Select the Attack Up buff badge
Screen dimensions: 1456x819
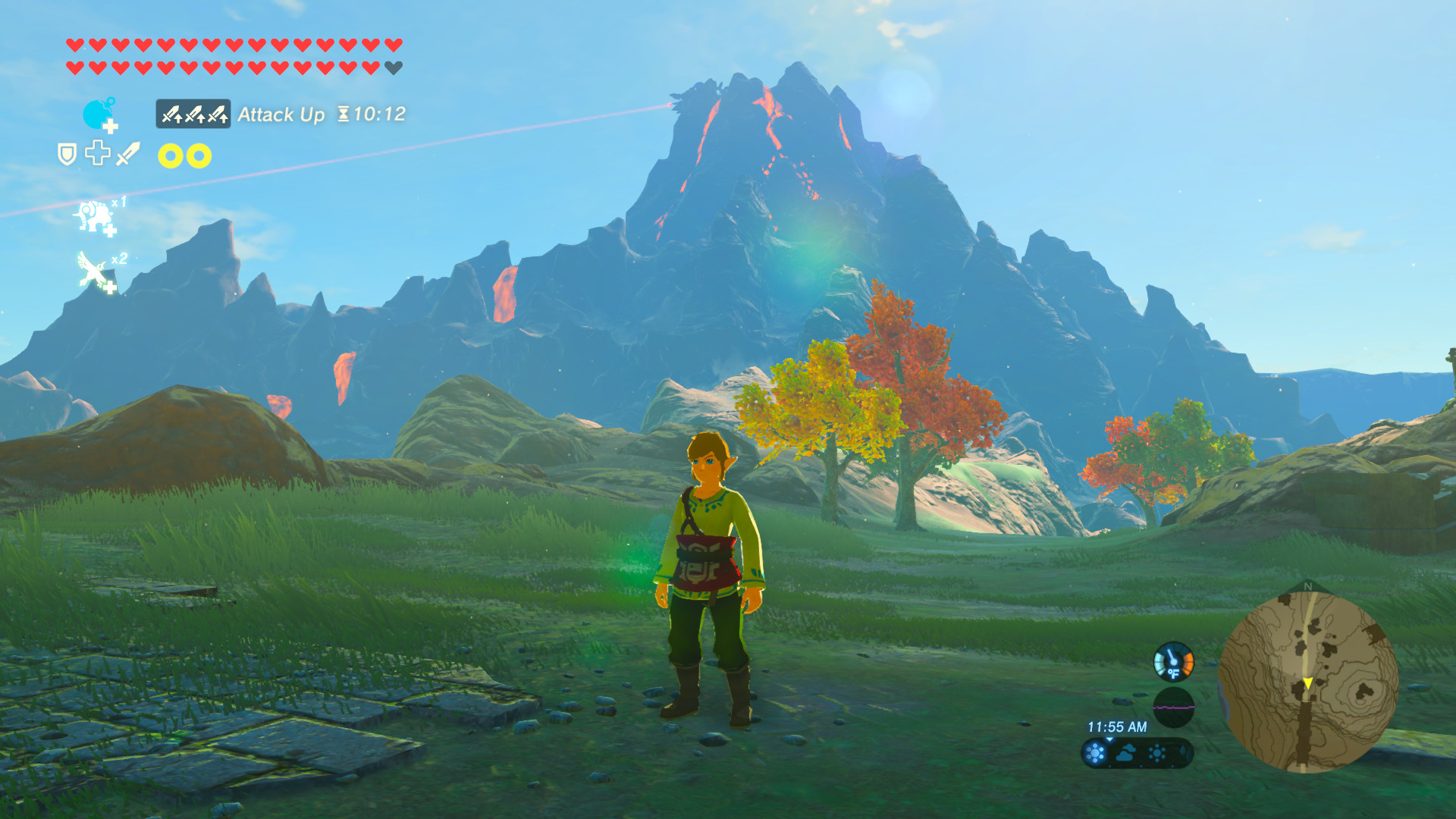(x=193, y=114)
